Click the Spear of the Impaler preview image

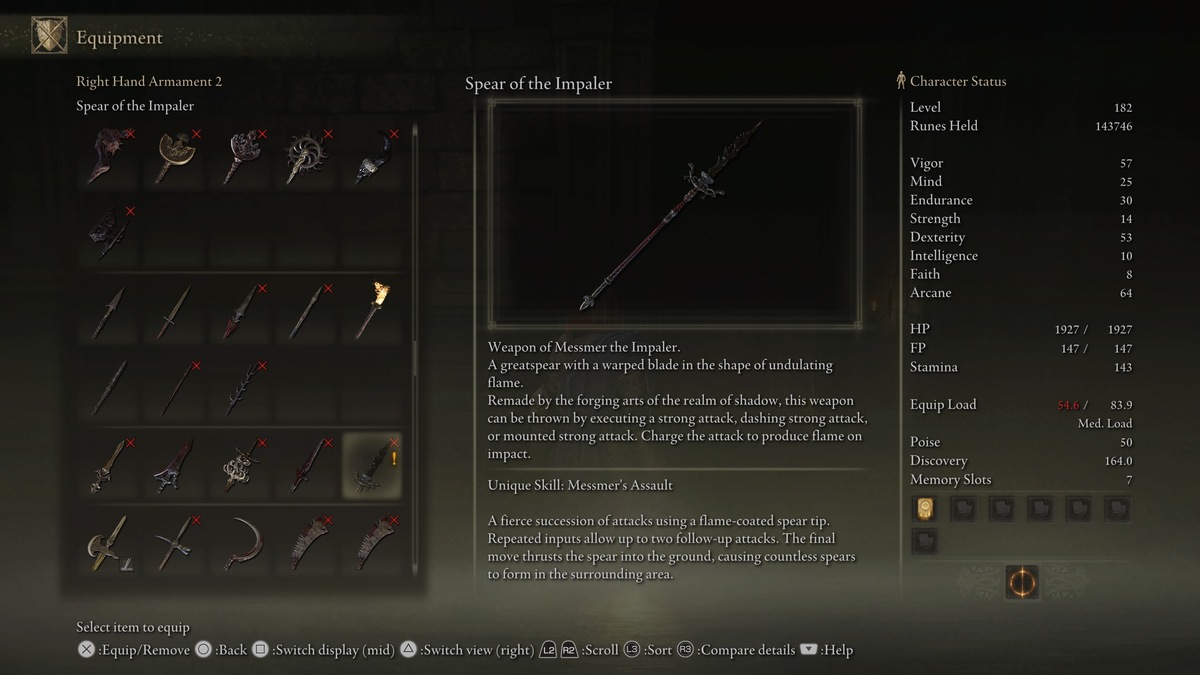(675, 213)
